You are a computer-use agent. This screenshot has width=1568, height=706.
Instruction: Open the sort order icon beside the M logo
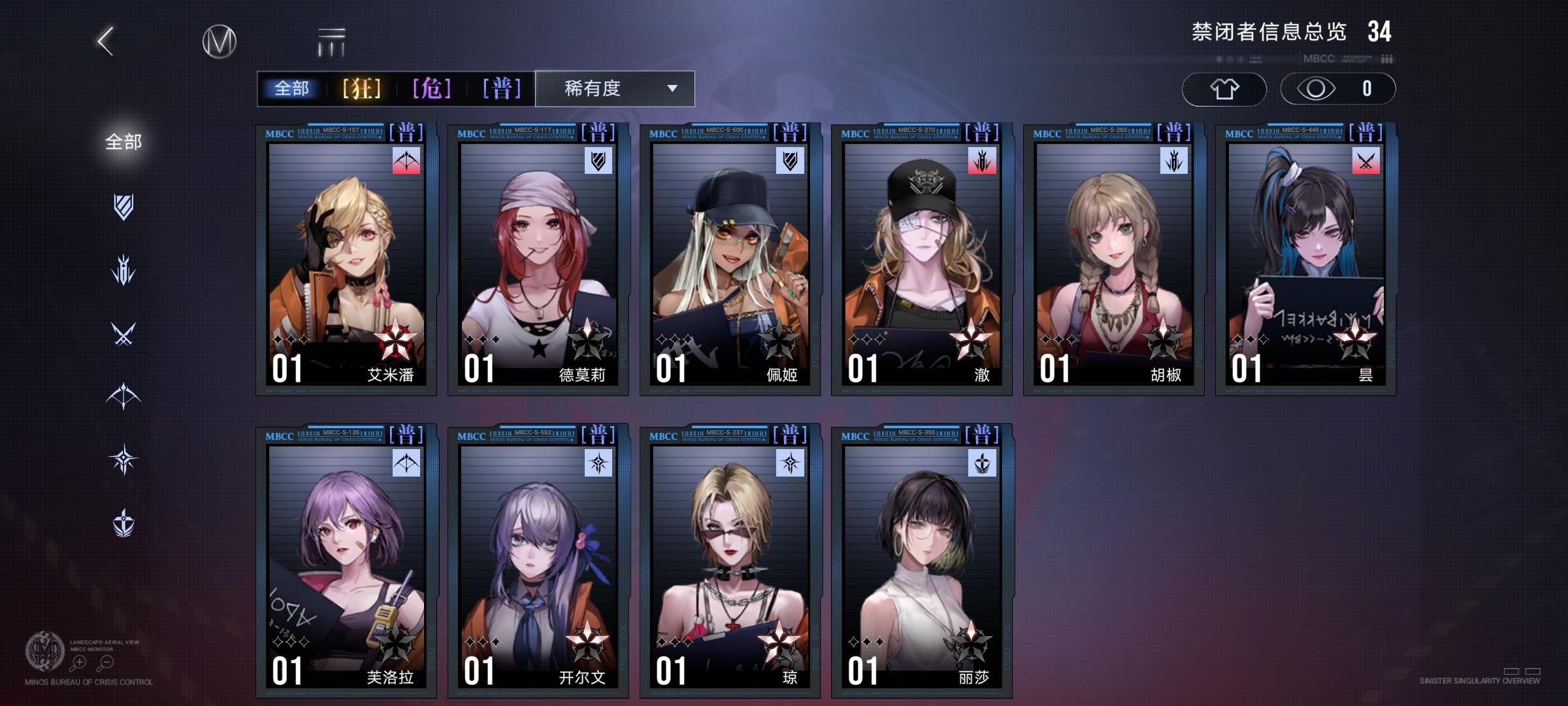click(331, 41)
